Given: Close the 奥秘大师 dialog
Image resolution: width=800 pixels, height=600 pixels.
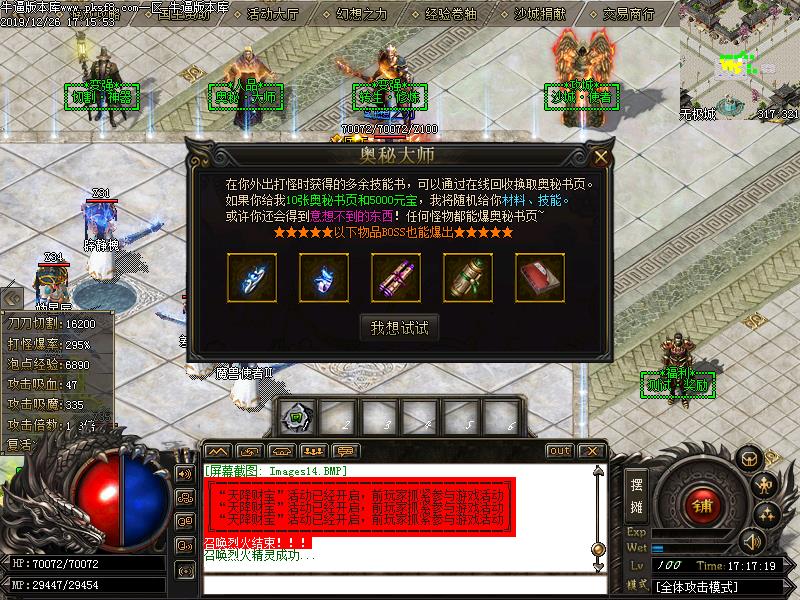Looking at the screenshot, I should coord(600,157).
